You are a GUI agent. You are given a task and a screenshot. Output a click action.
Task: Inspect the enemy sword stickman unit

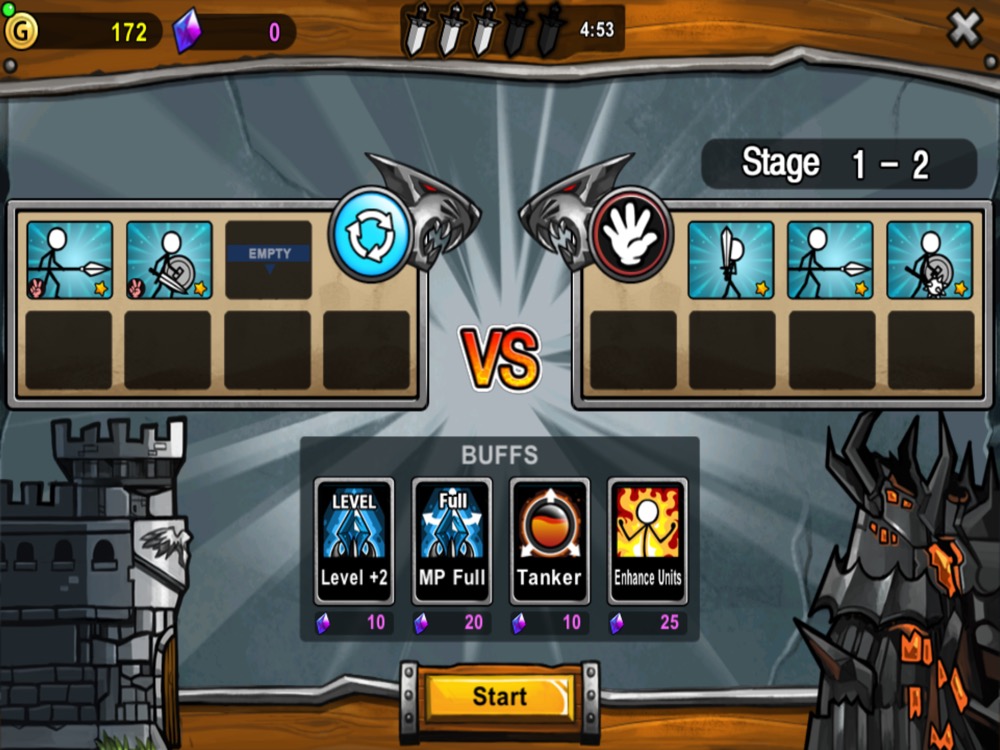pyautogui.click(x=731, y=260)
